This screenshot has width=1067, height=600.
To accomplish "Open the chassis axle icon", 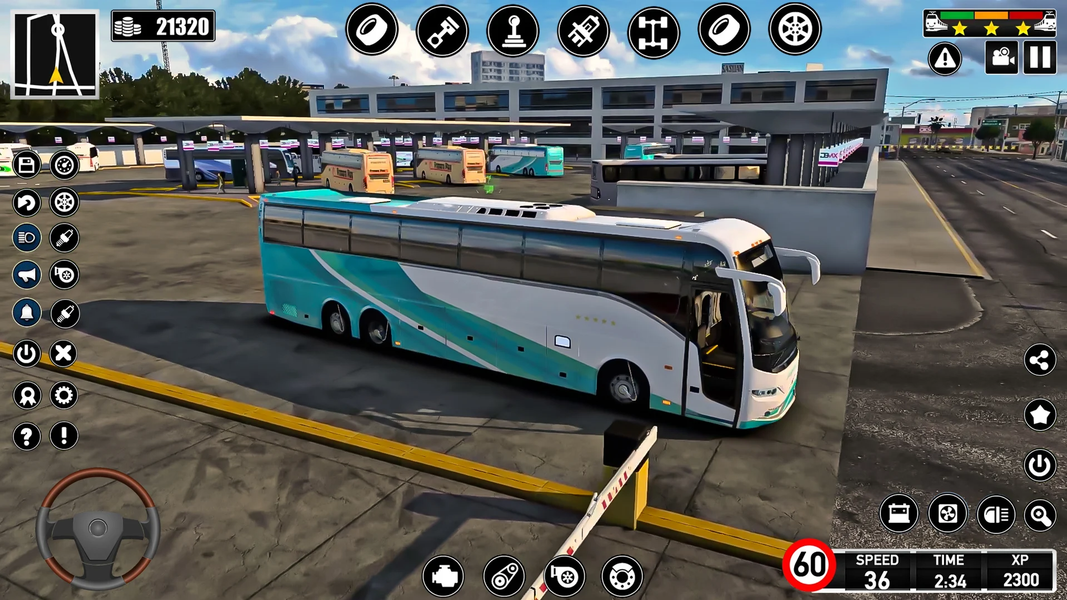I will [653, 32].
